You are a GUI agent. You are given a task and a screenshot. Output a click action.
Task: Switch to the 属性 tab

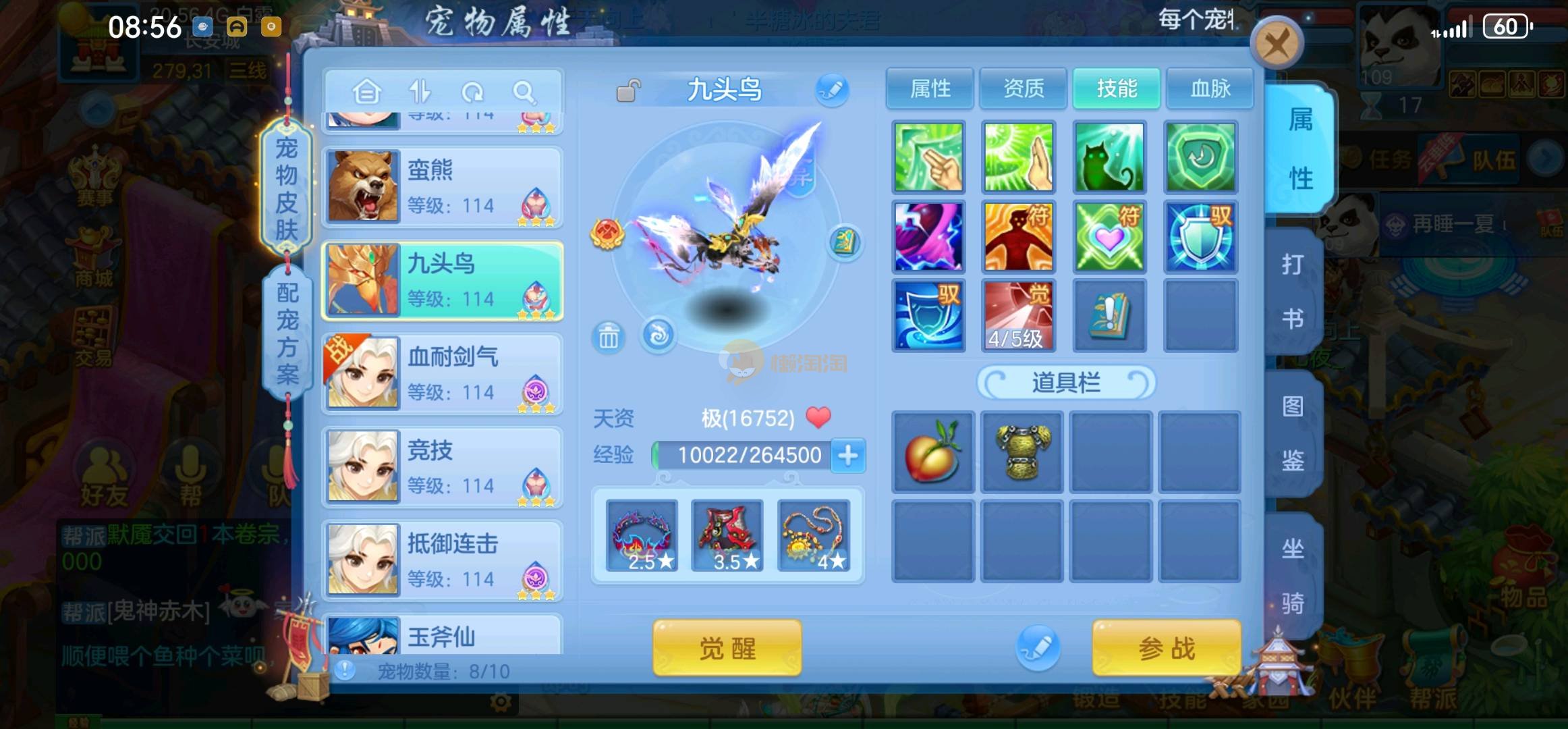(x=930, y=88)
